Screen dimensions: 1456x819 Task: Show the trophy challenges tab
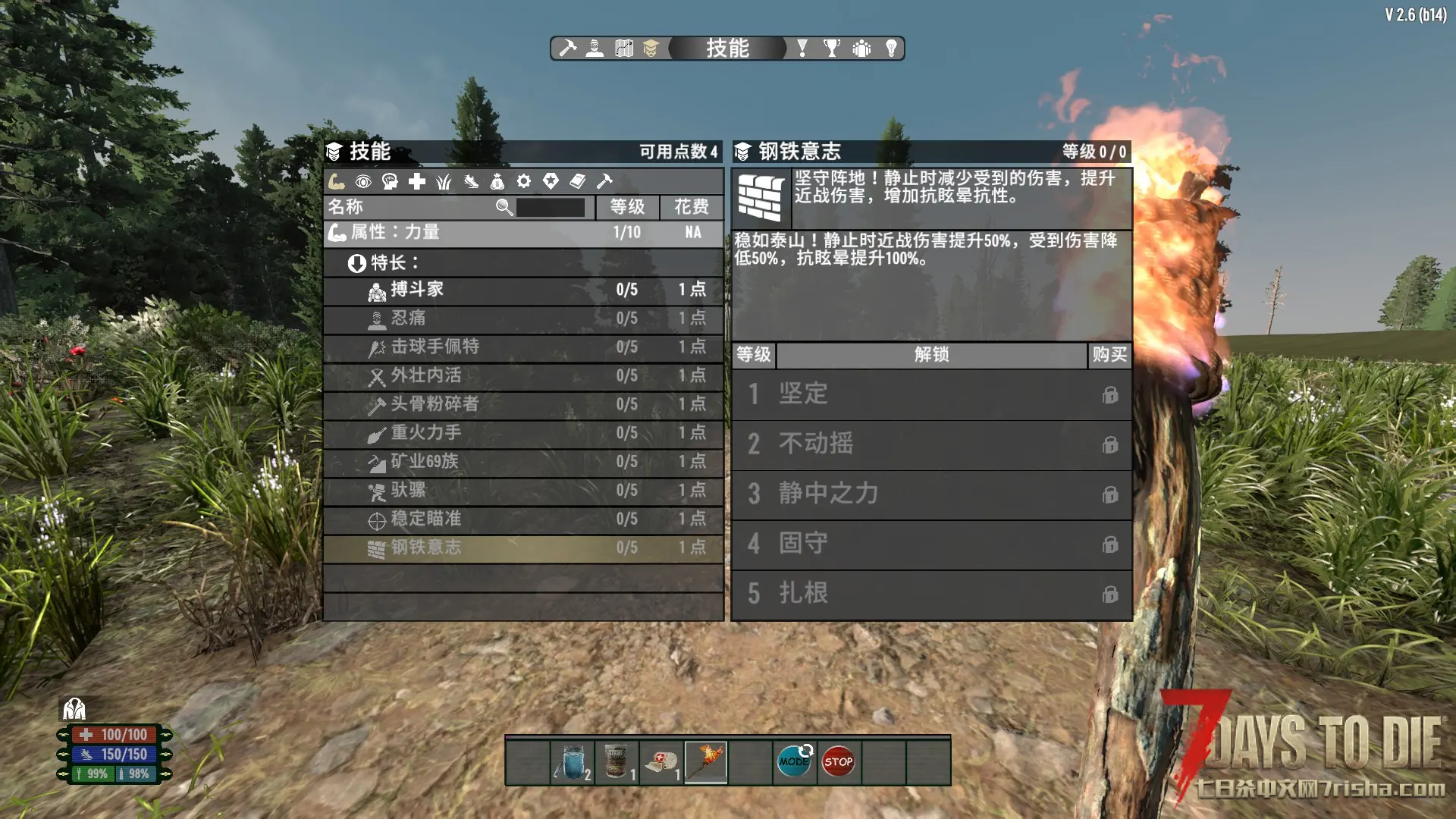(832, 49)
